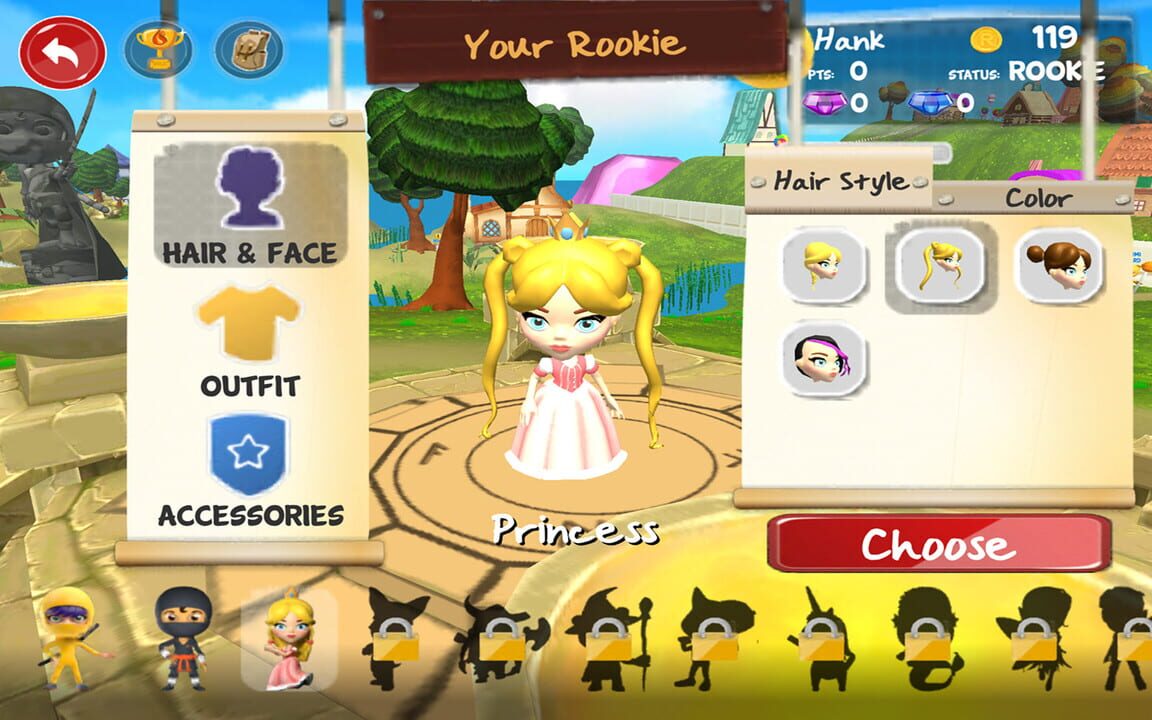1152x720 pixels.
Task: Switch to the Hair Style tab
Action: (840, 182)
